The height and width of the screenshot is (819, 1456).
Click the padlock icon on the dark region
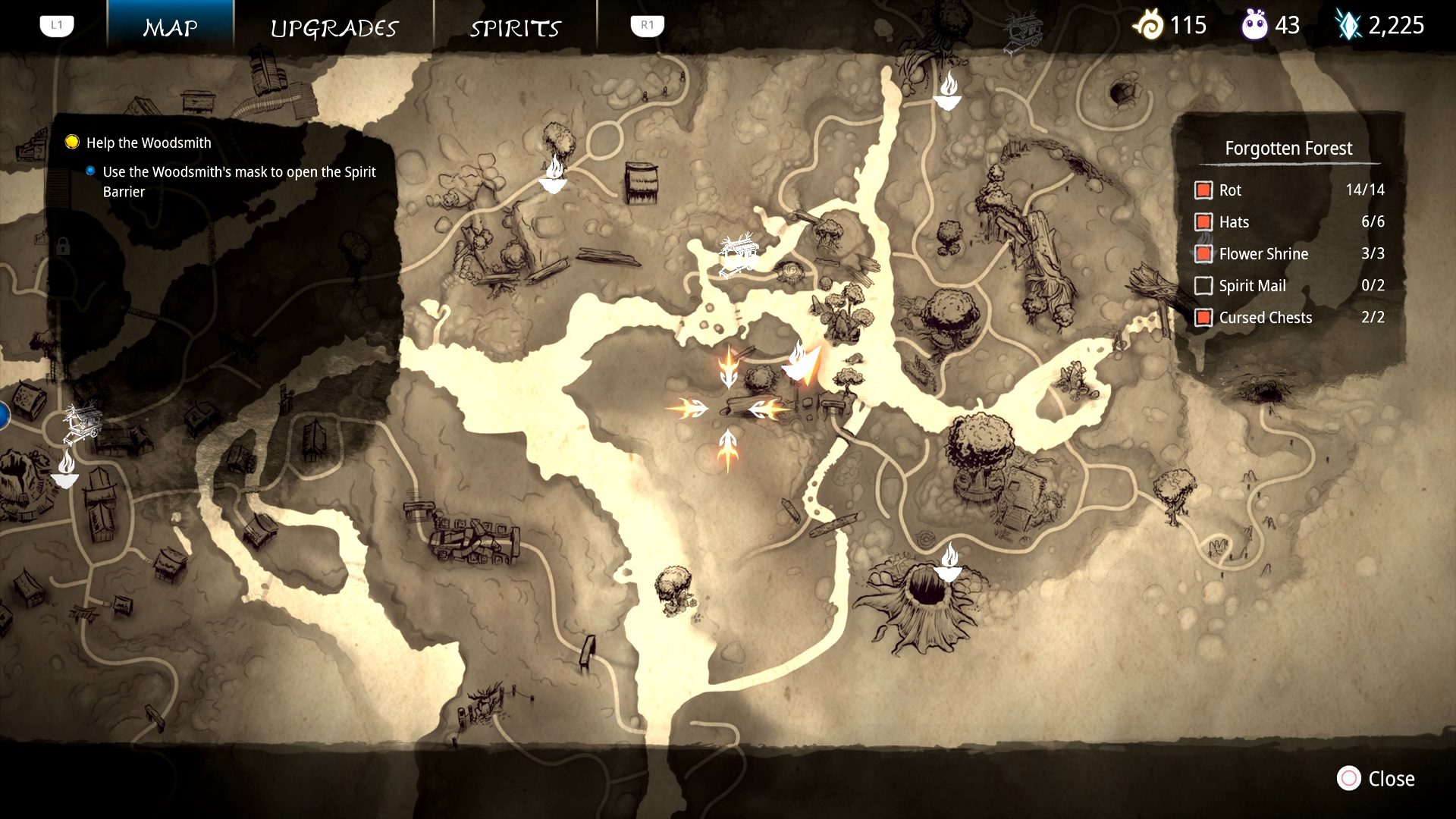click(x=63, y=246)
